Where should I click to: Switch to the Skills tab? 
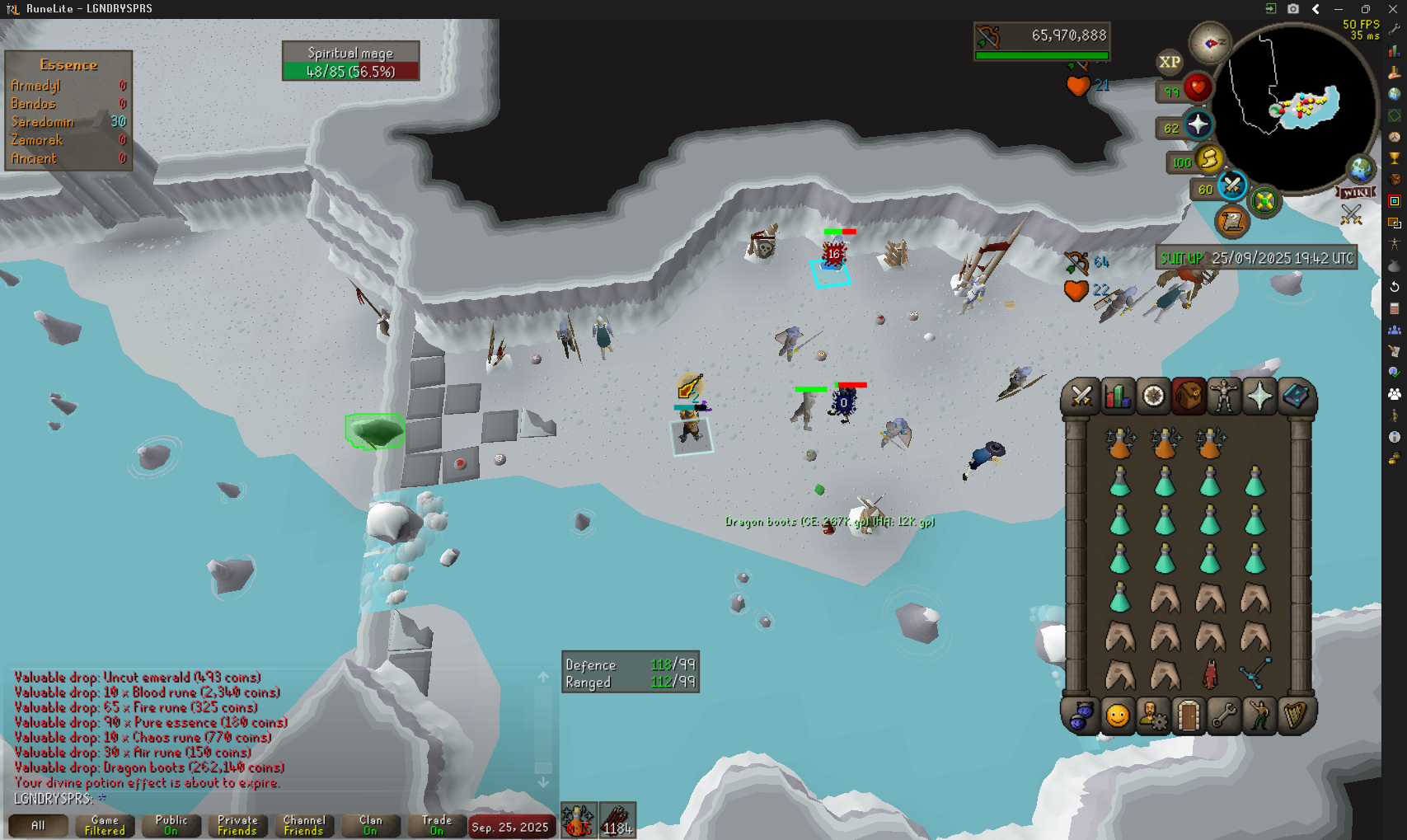pos(1118,397)
